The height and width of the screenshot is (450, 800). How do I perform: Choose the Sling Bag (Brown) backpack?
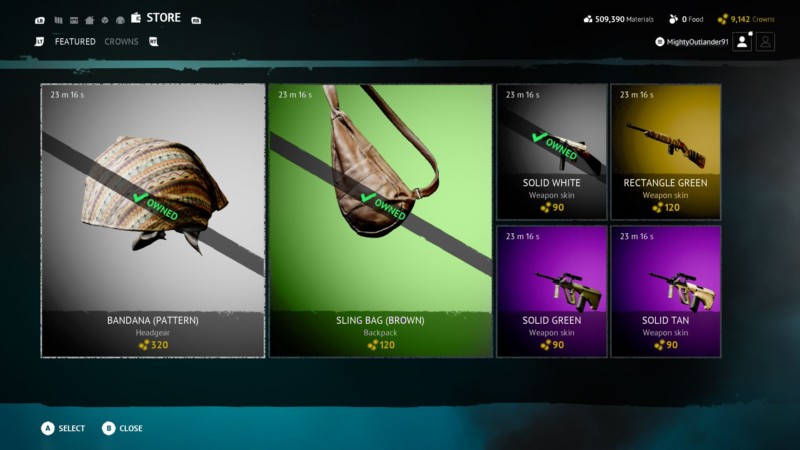pyautogui.click(x=380, y=220)
